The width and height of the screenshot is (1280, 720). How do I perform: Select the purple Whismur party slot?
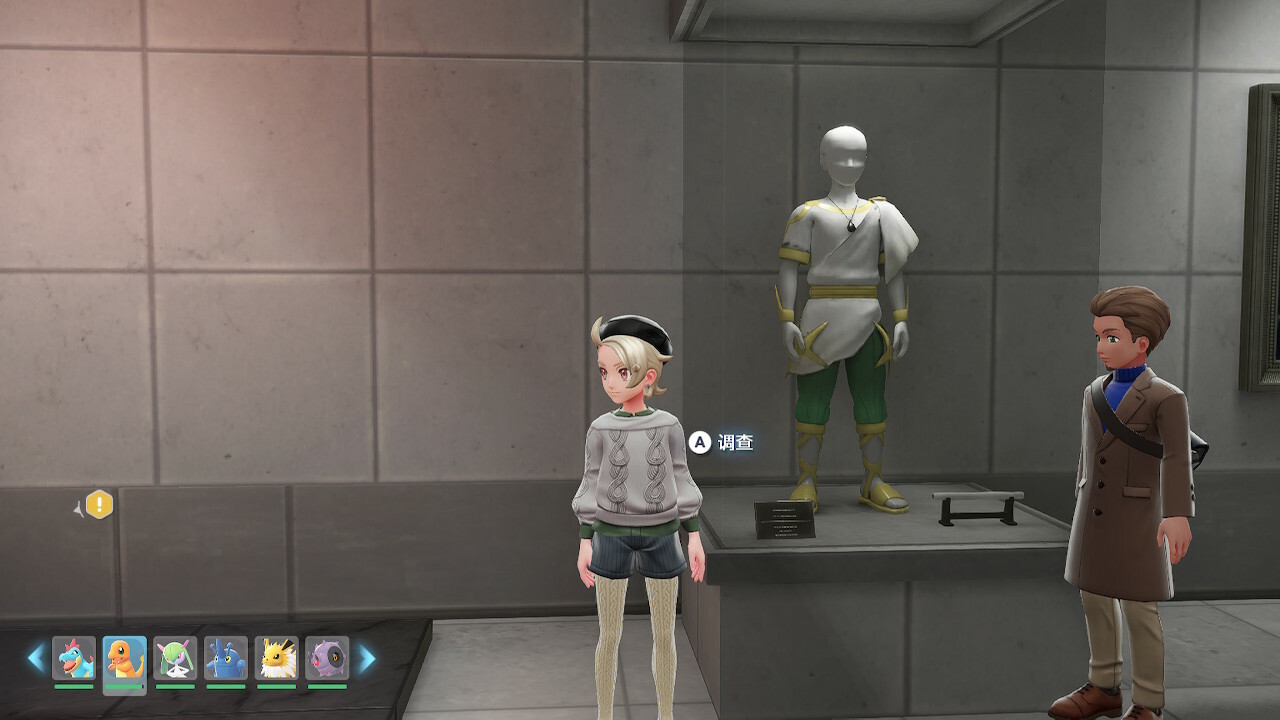coord(327,658)
